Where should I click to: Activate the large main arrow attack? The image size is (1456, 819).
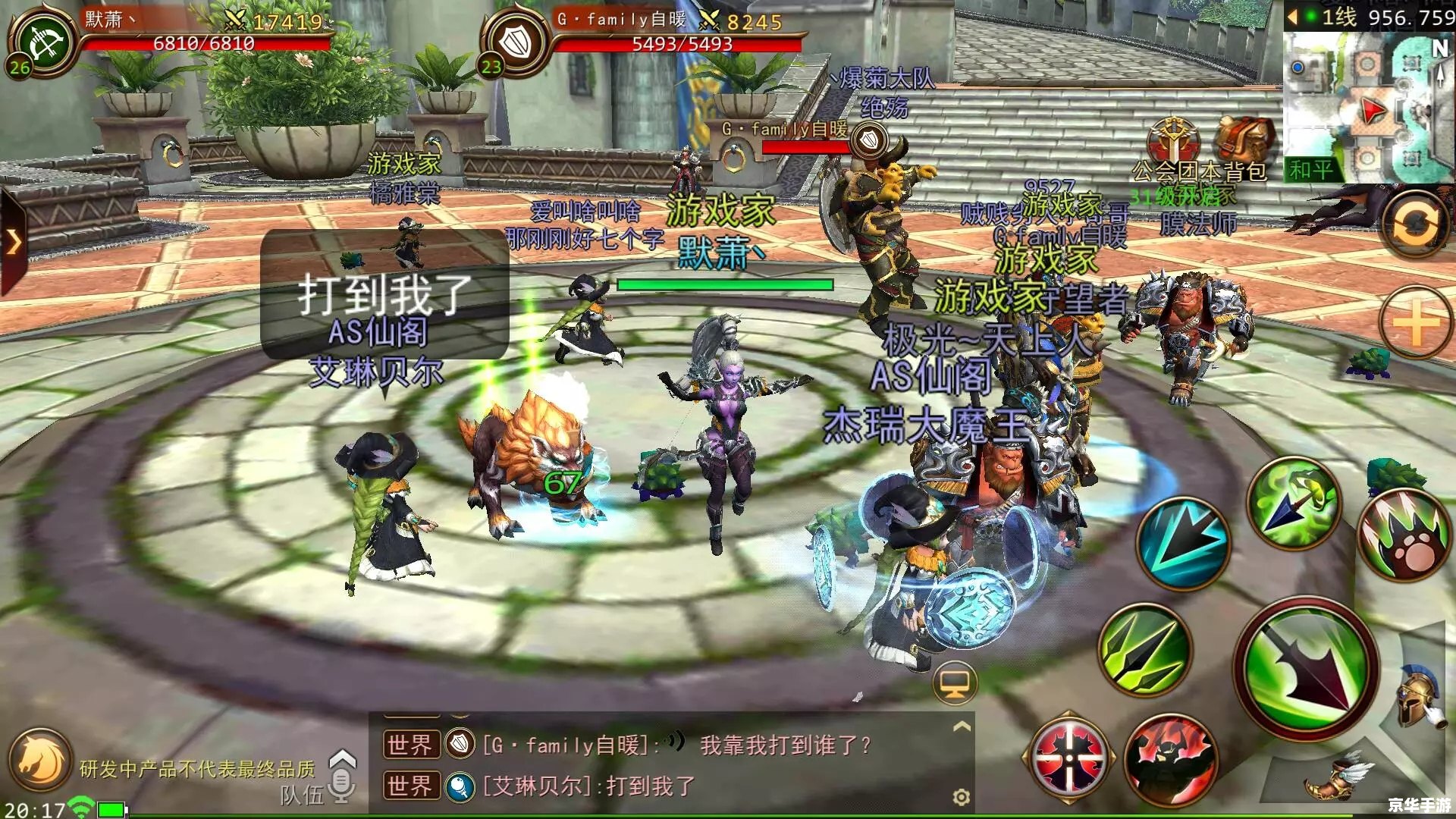point(1307,669)
